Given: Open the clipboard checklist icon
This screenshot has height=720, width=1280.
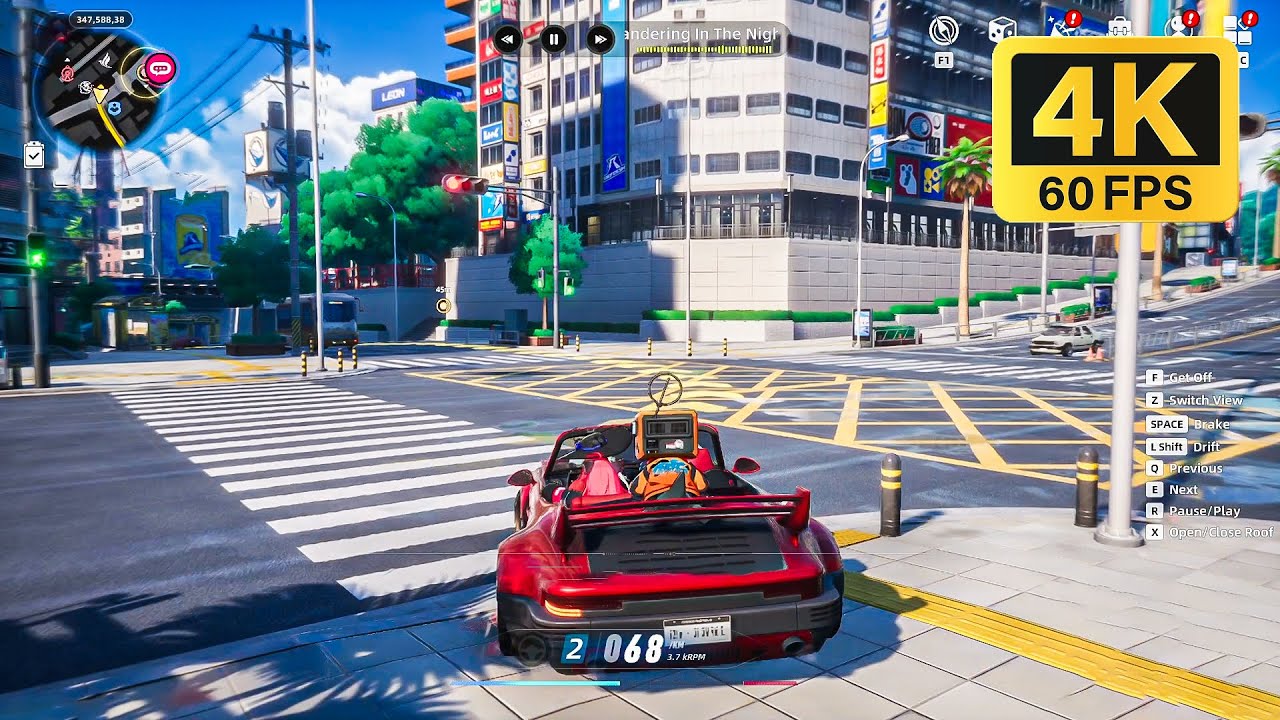Looking at the screenshot, I should coord(34,154).
